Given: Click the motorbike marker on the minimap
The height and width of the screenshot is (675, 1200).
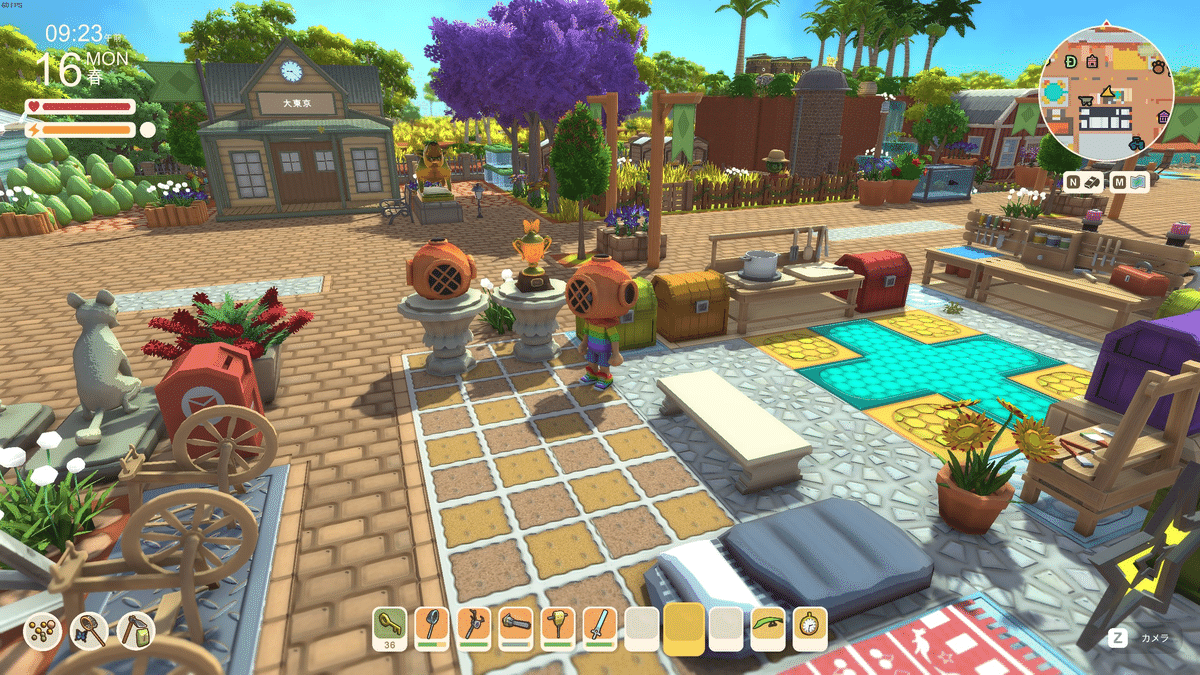Looking at the screenshot, I should [1137, 144].
